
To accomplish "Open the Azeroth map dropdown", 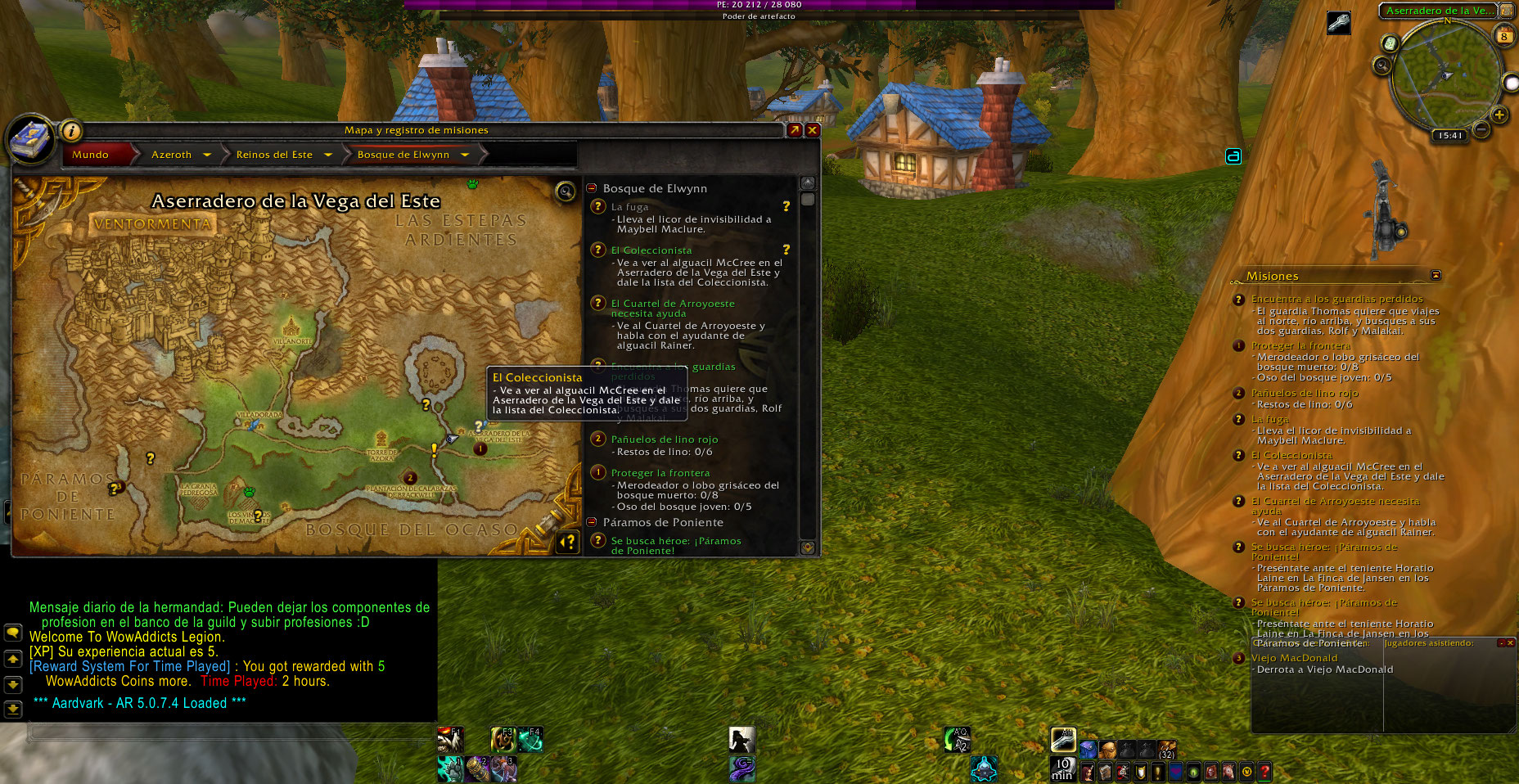I will tap(207, 155).
